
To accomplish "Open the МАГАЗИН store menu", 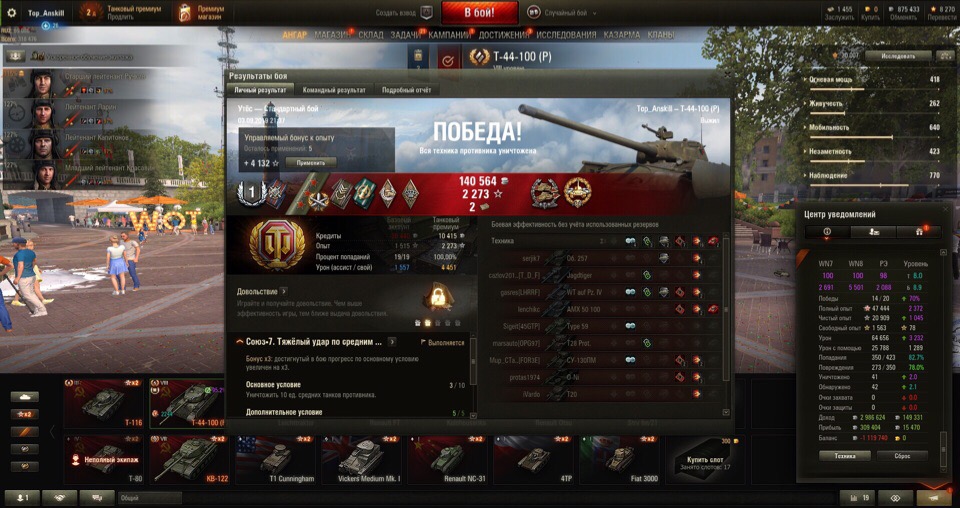I will (332, 35).
